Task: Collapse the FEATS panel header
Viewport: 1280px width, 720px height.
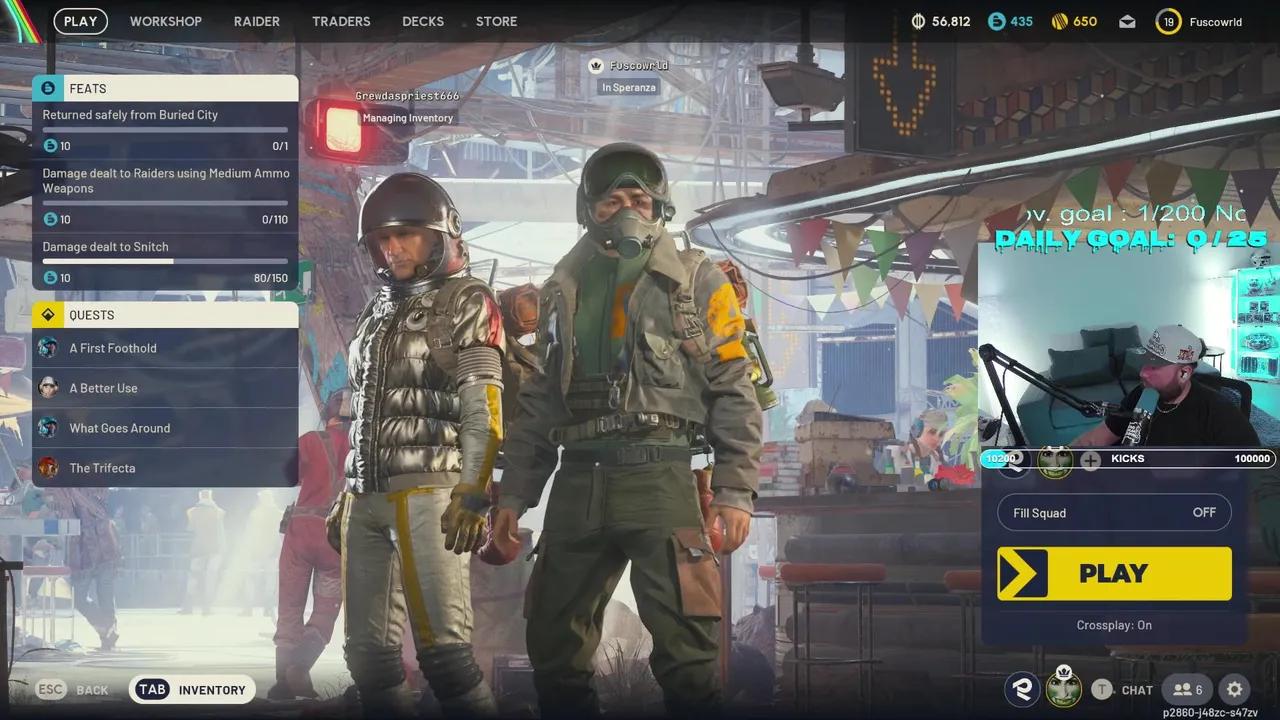Action: click(x=165, y=88)
